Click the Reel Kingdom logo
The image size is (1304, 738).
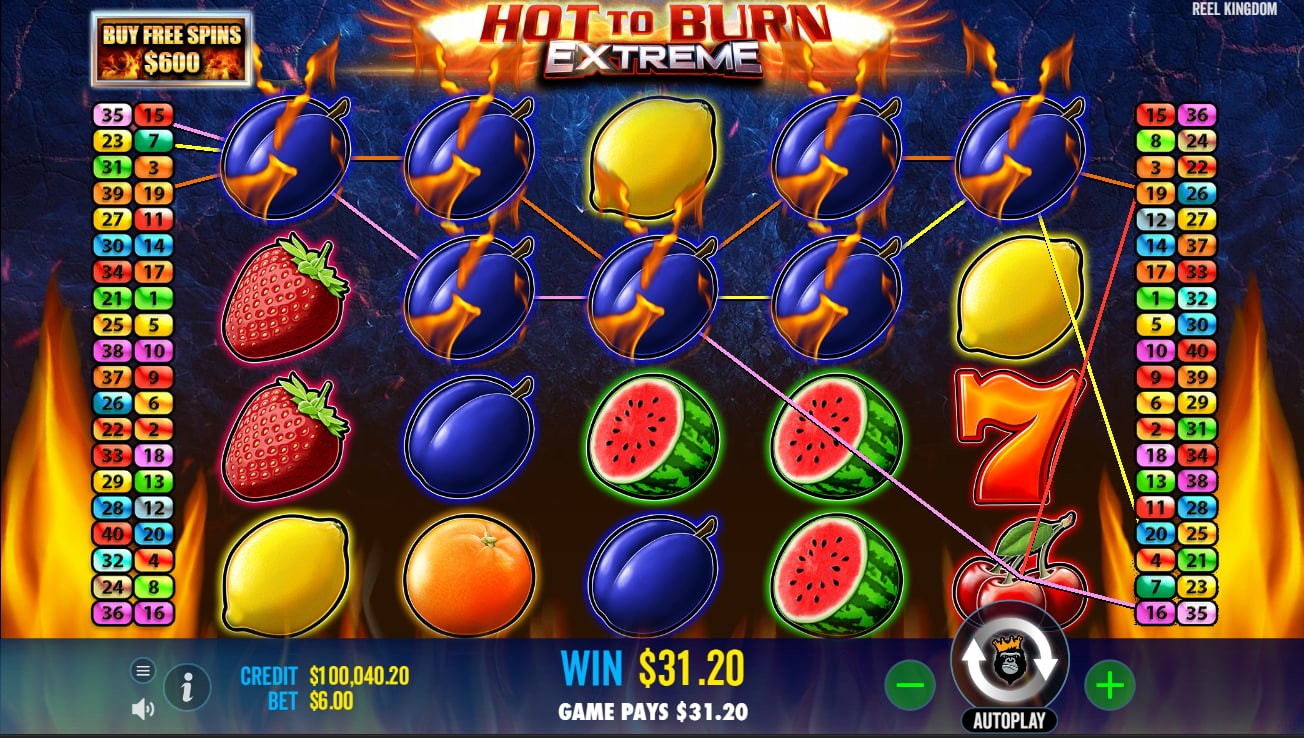tap(1234, 10)
